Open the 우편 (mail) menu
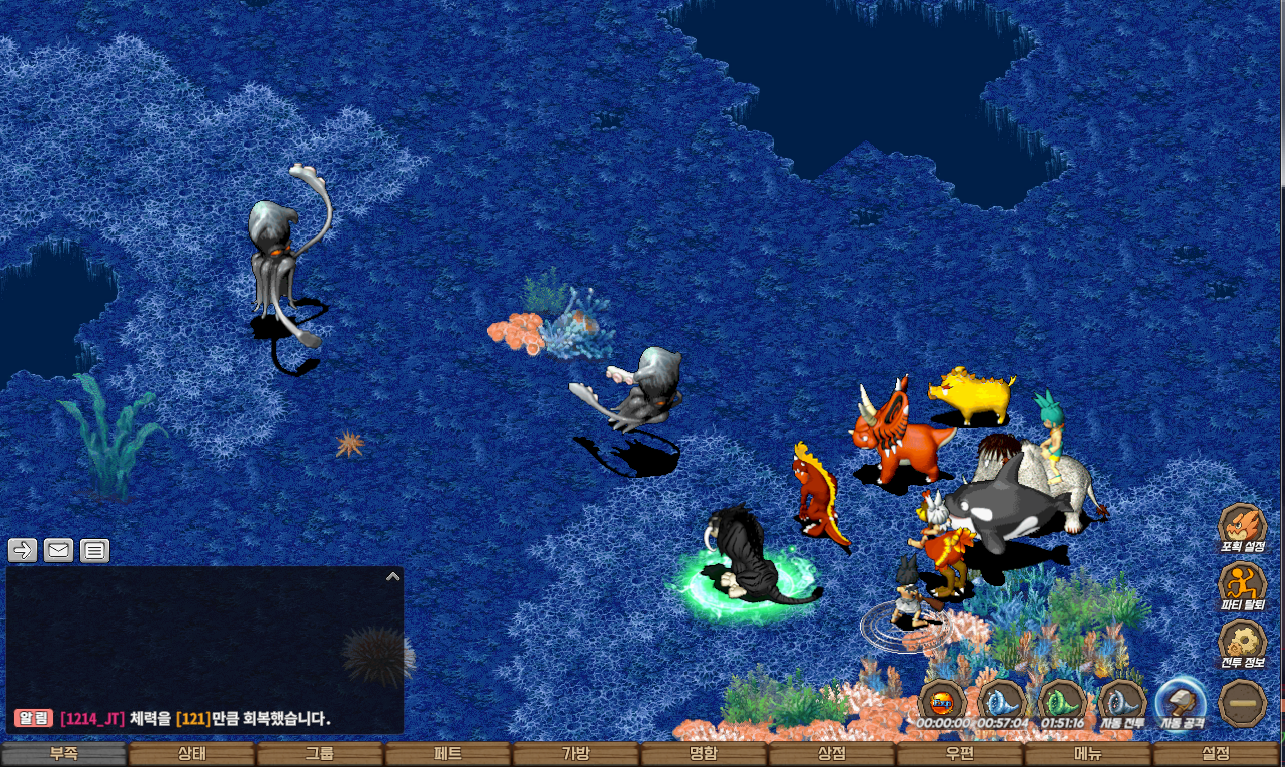The height and width of the screenshot is (767, 1285). [960, 755]
